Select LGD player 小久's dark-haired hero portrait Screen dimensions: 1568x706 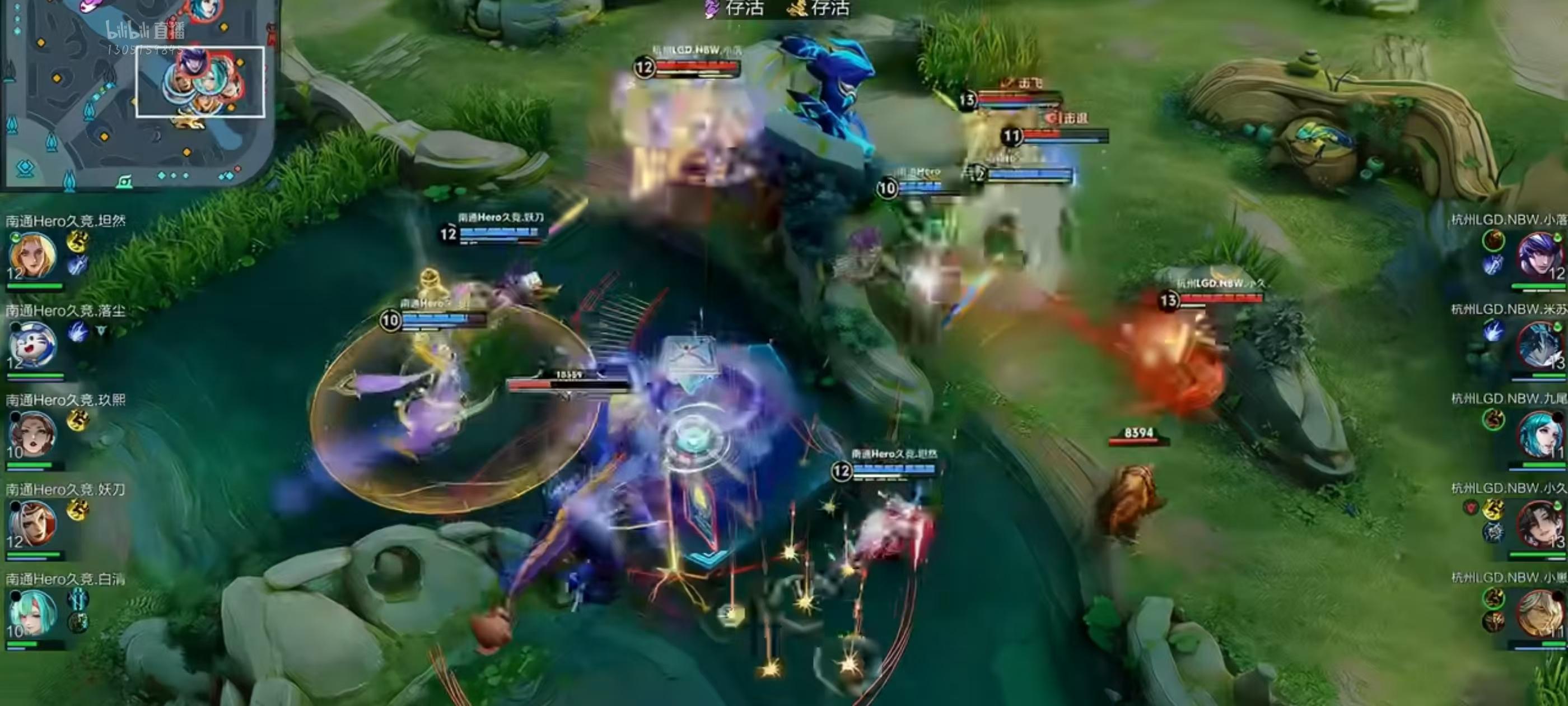click(1539, 524)
